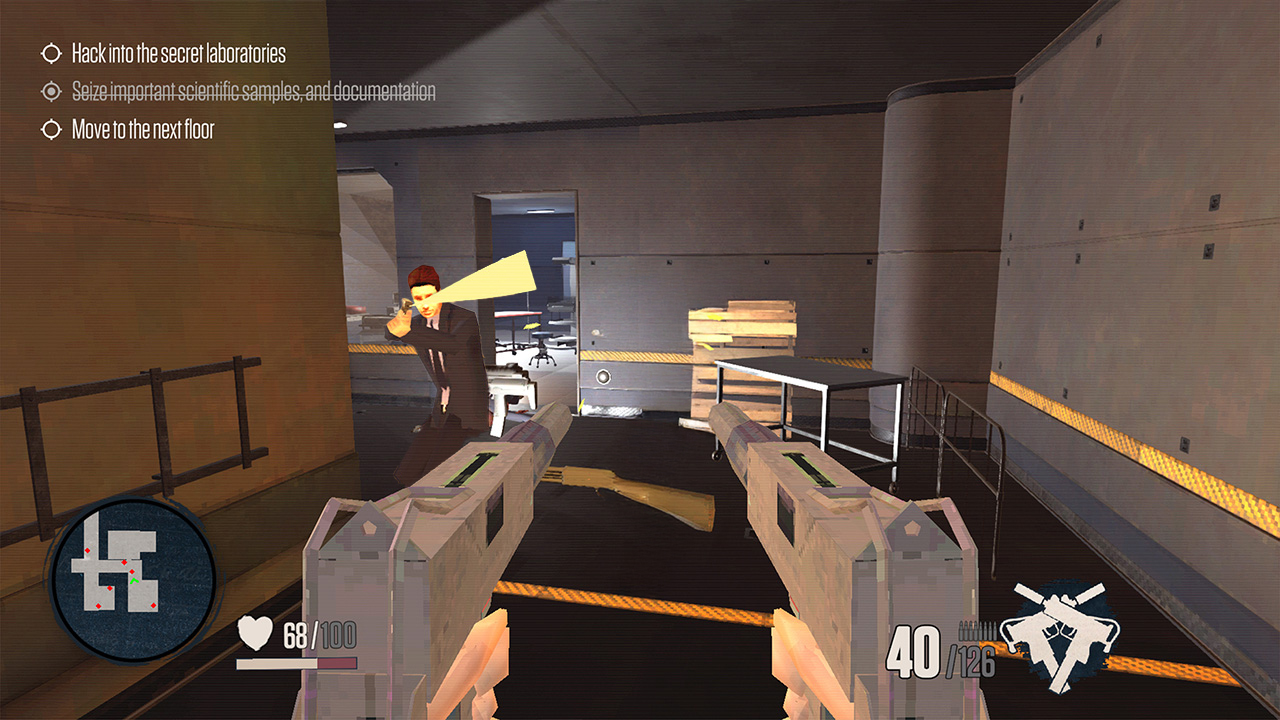Click the heart health icon
Viewport: 1280px width, 720px height.
(x=256, y=630)
